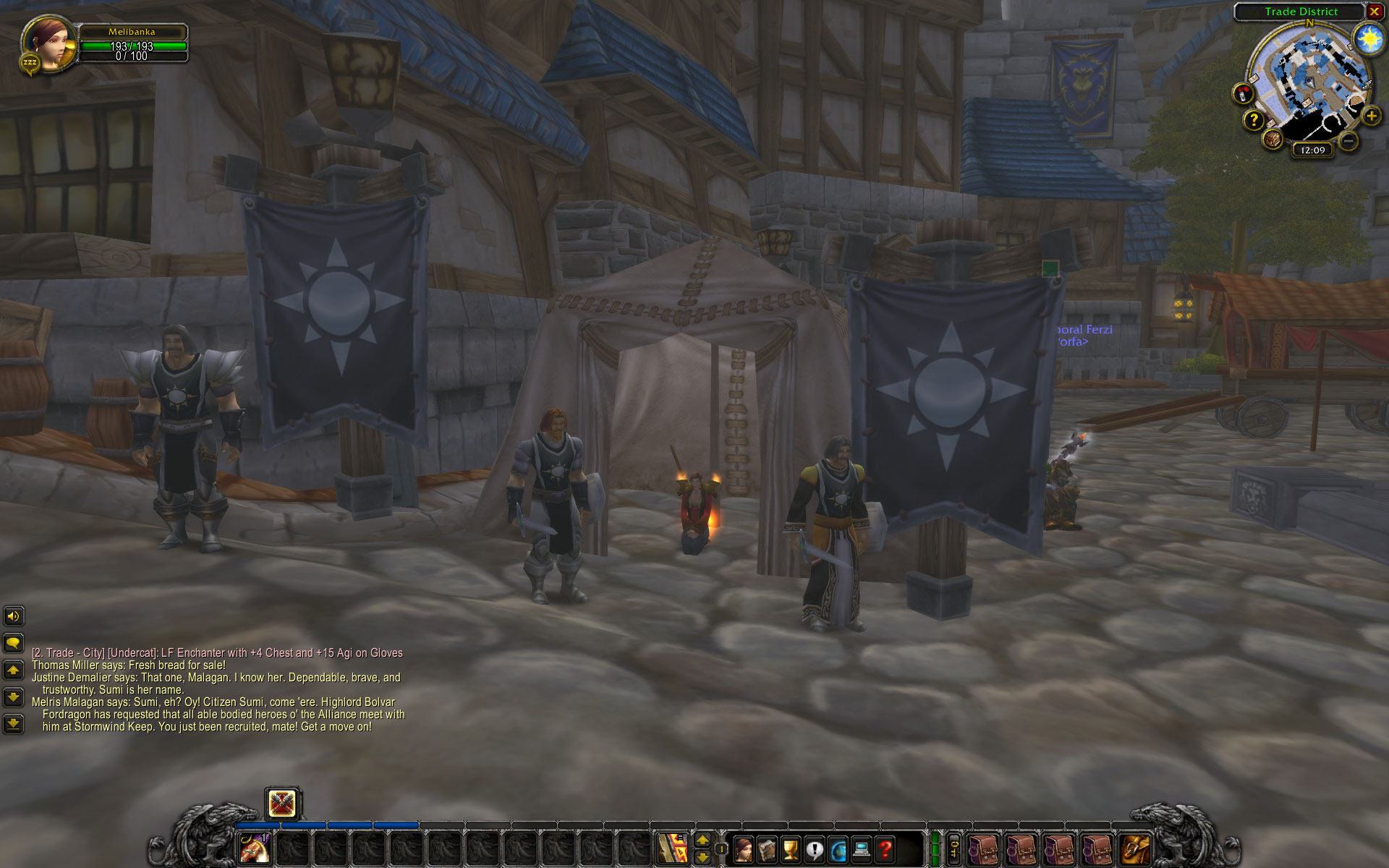Open the red question mark help button
Viewport: 1389px width, 868px height.
(x=885, y=849)
